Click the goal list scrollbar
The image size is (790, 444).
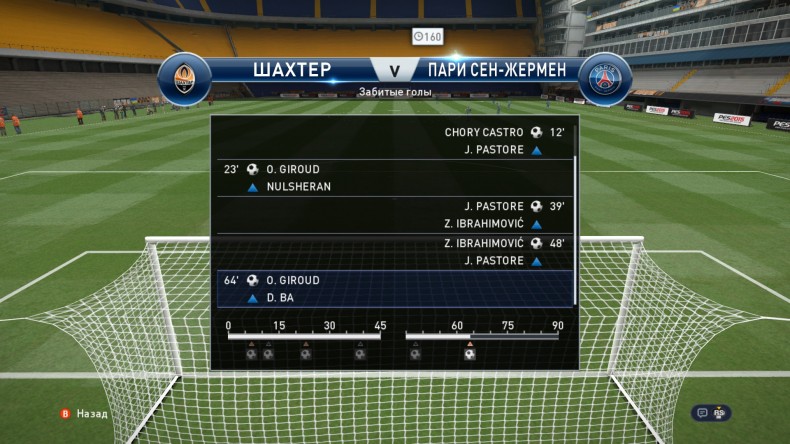[x=575, y=228]
